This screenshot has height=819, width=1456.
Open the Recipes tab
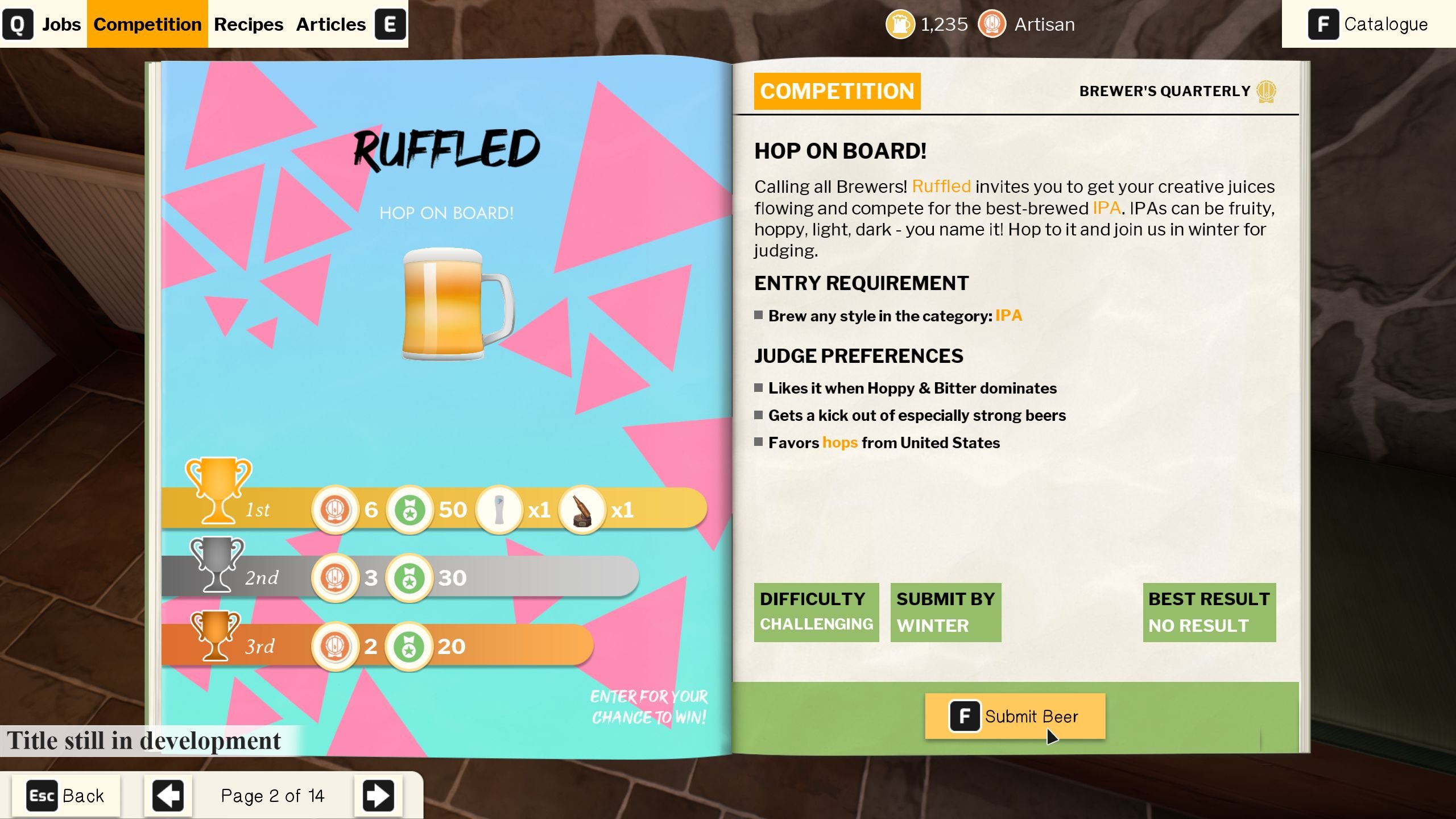[249, 24]
